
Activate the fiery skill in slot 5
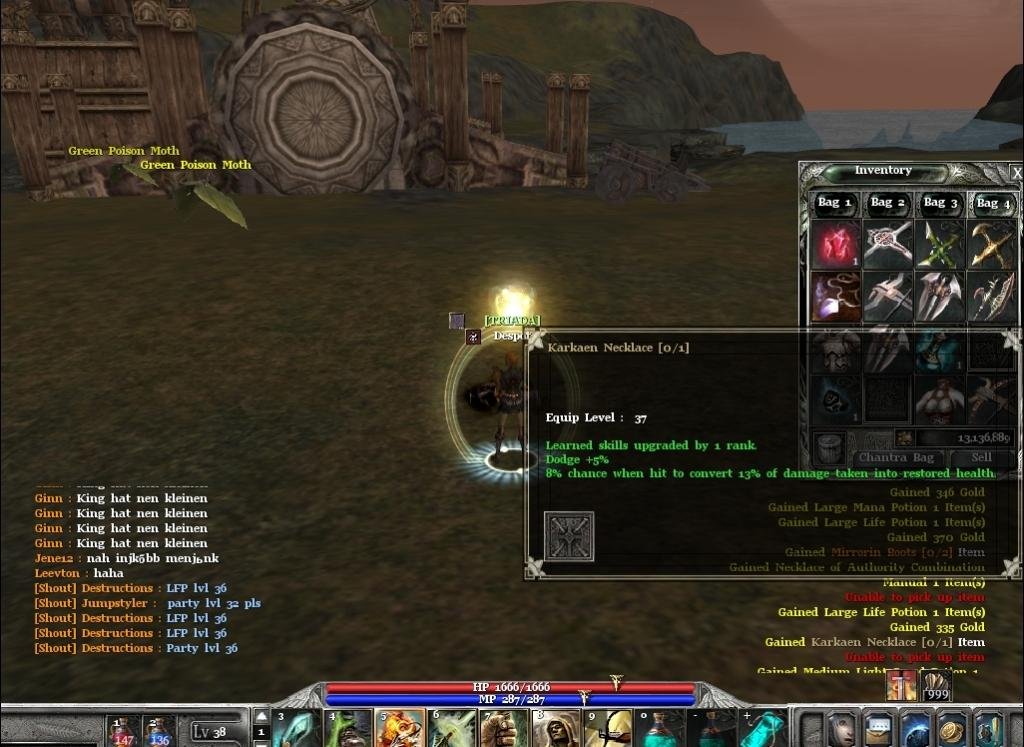coord(398,729)
